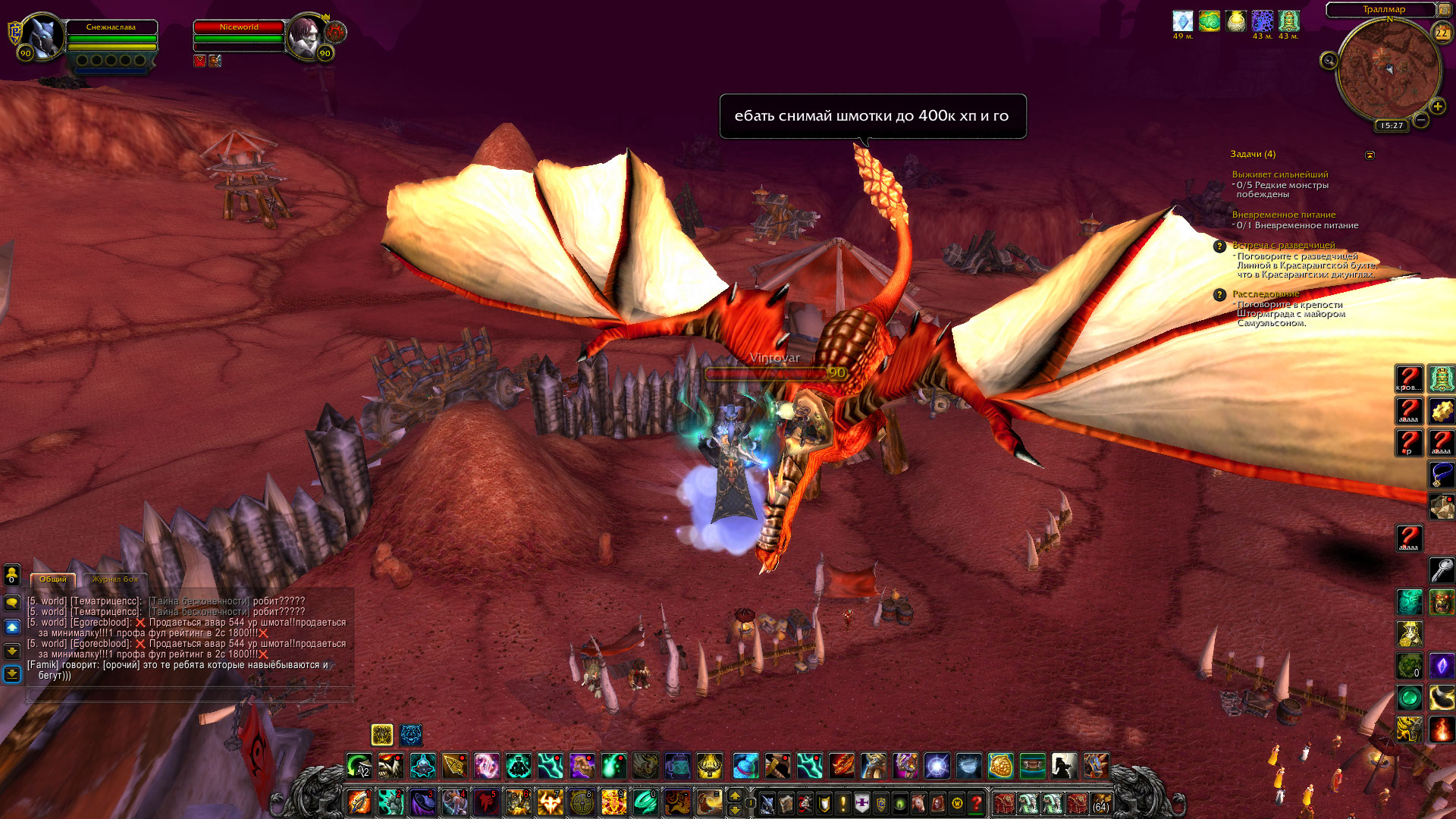Open the chat speech bubble menu

(x=12, y=603)
